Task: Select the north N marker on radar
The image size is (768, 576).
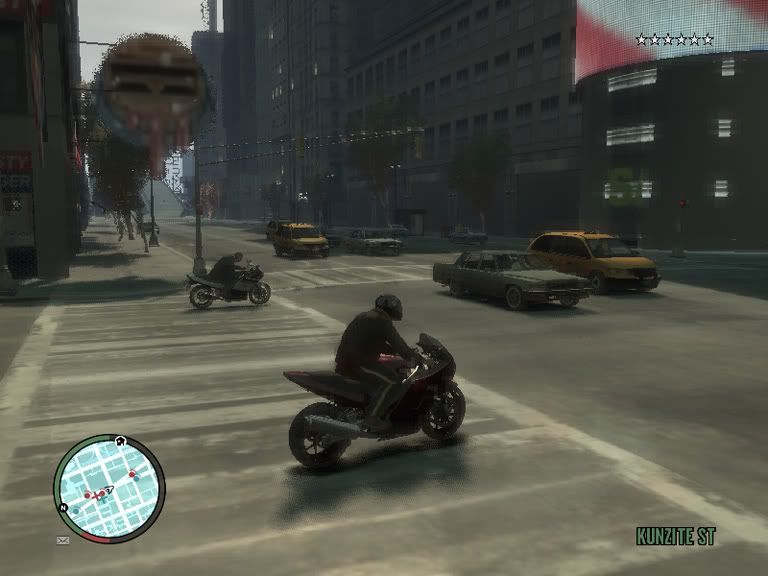Action: pyautogui.click(x=65, y=507)
